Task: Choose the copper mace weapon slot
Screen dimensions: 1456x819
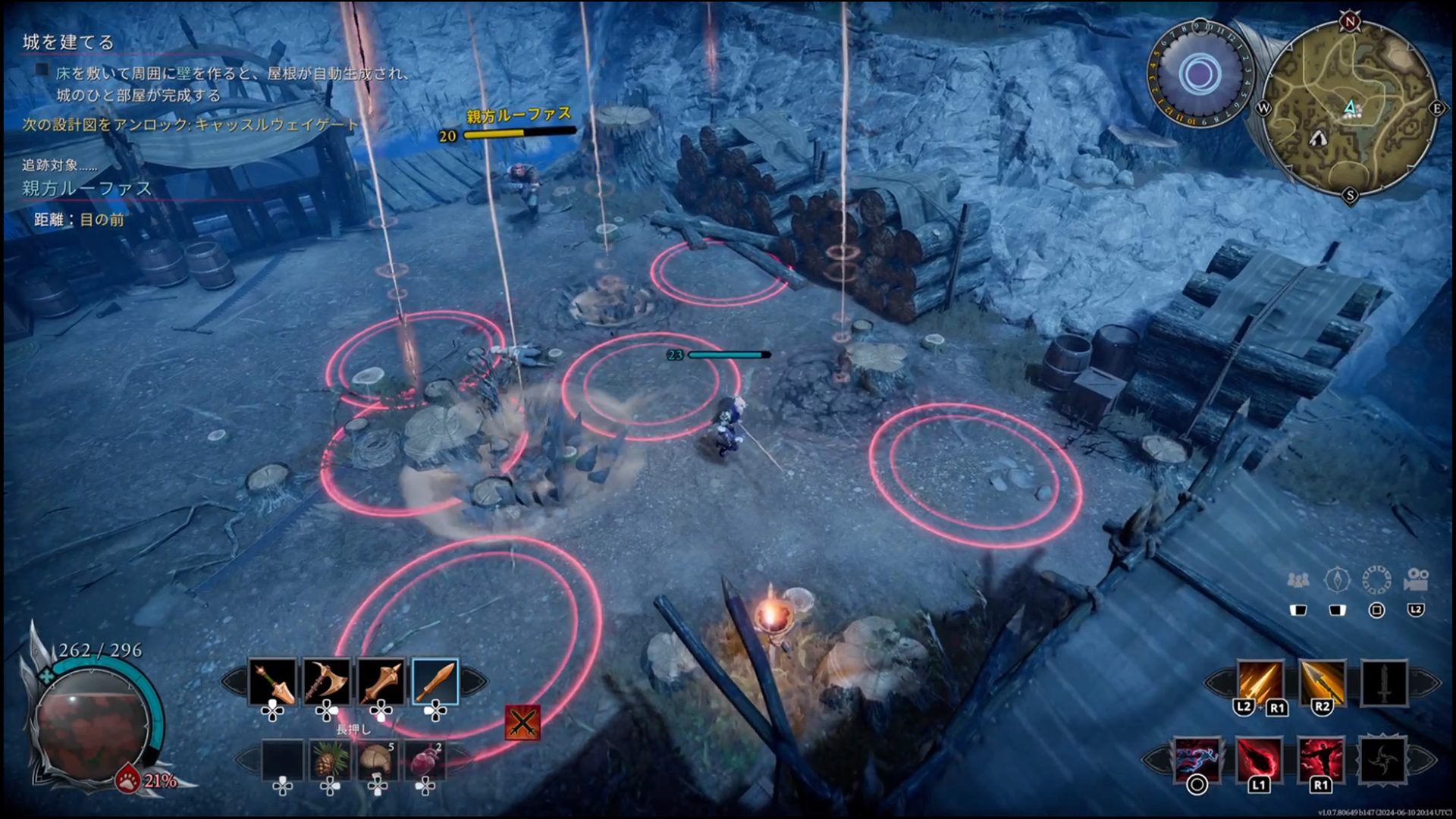Action: pyautogui.click(x=381, y=682)
